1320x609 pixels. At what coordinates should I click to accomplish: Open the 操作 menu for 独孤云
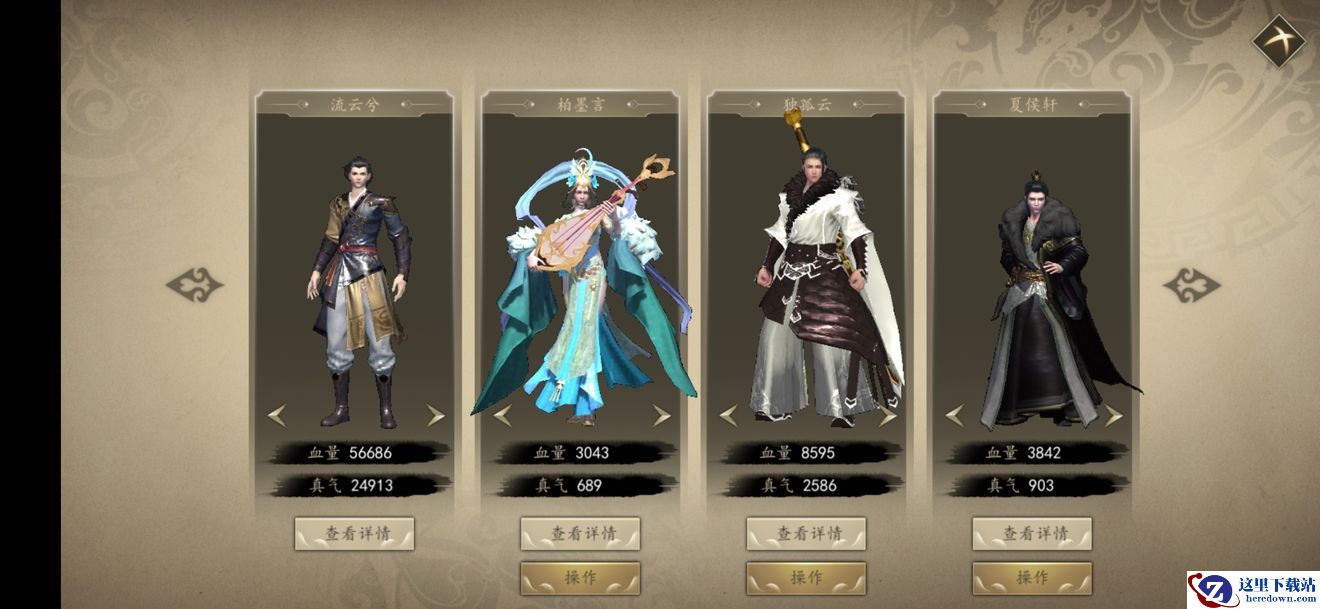(x=806, y=577)
